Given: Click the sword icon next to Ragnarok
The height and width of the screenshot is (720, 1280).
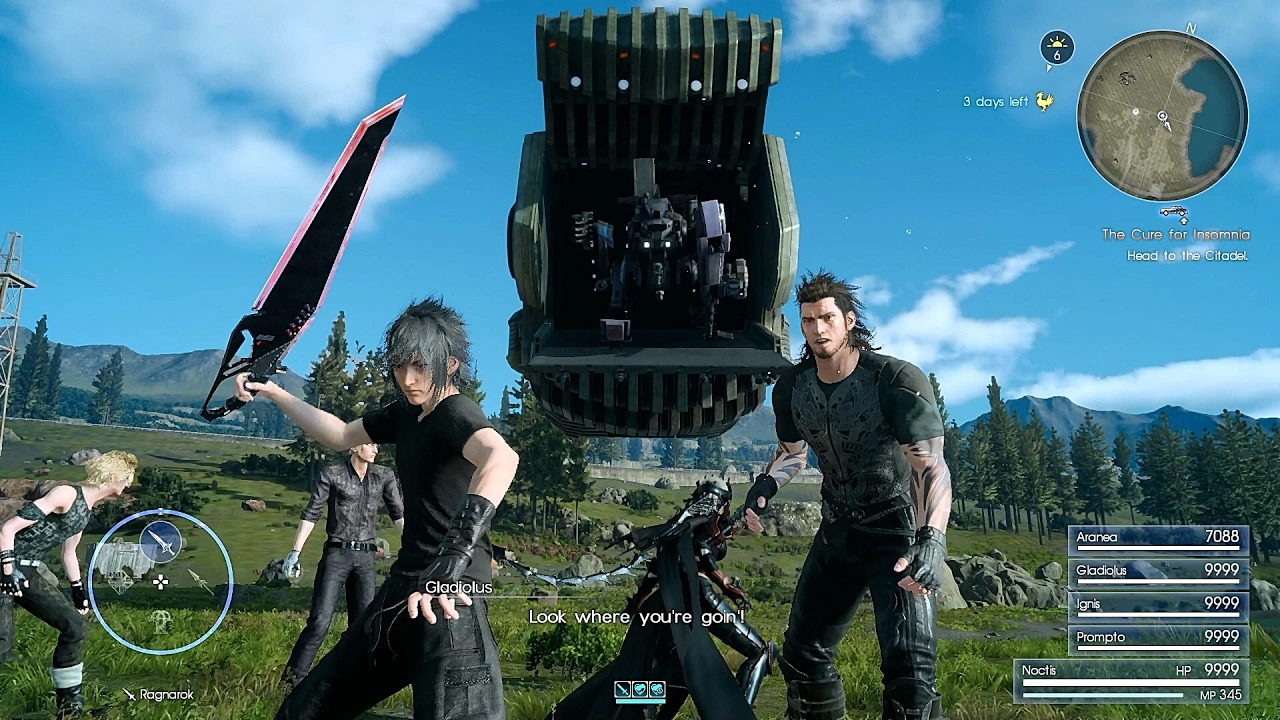Looking at the screenshot, I should pyautogui.click(x=128, y=693).
